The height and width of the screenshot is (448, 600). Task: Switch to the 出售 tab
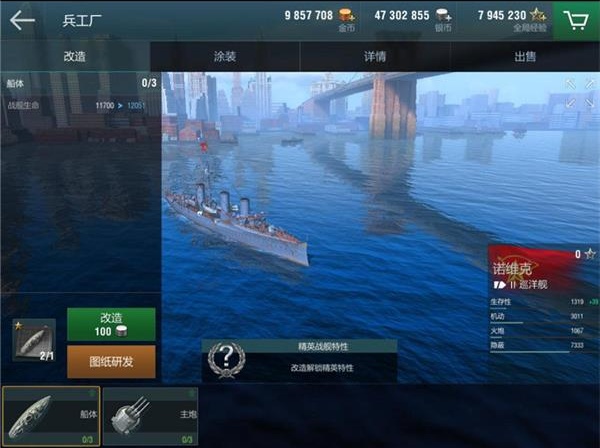tap(525, 56)
